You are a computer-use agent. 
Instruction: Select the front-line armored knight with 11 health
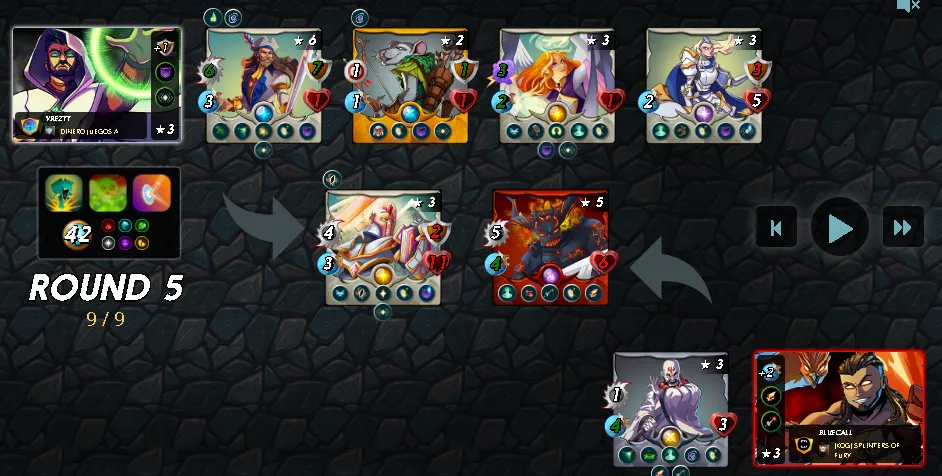point(384,247)
